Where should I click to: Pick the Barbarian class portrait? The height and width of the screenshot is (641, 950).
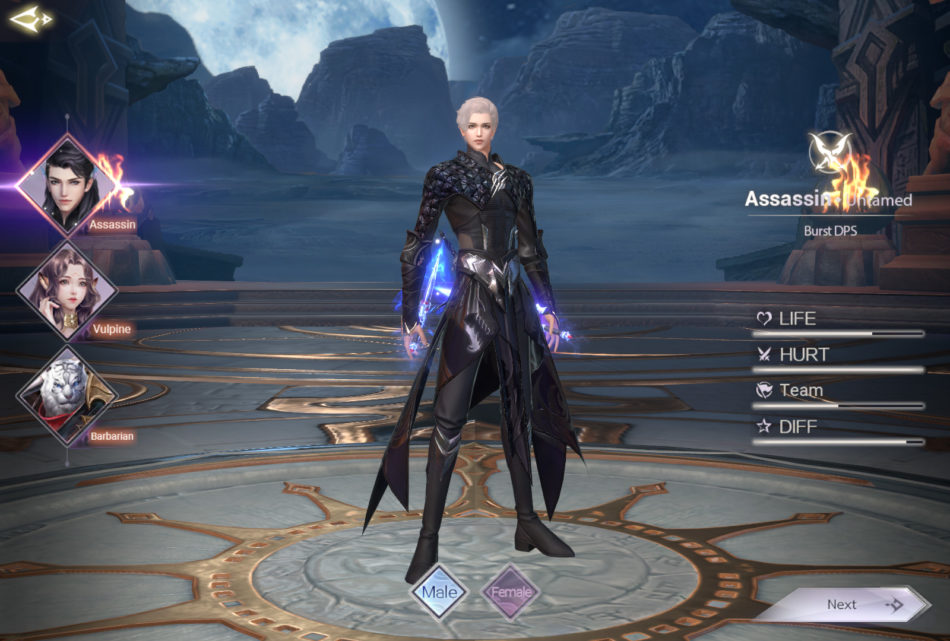tap(67, 394)
